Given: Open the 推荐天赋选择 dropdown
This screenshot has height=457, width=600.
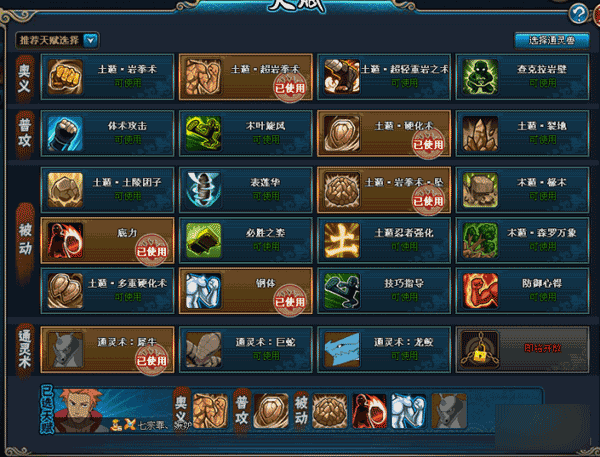Looking at the screenshot, I should (x=91, y=40).
